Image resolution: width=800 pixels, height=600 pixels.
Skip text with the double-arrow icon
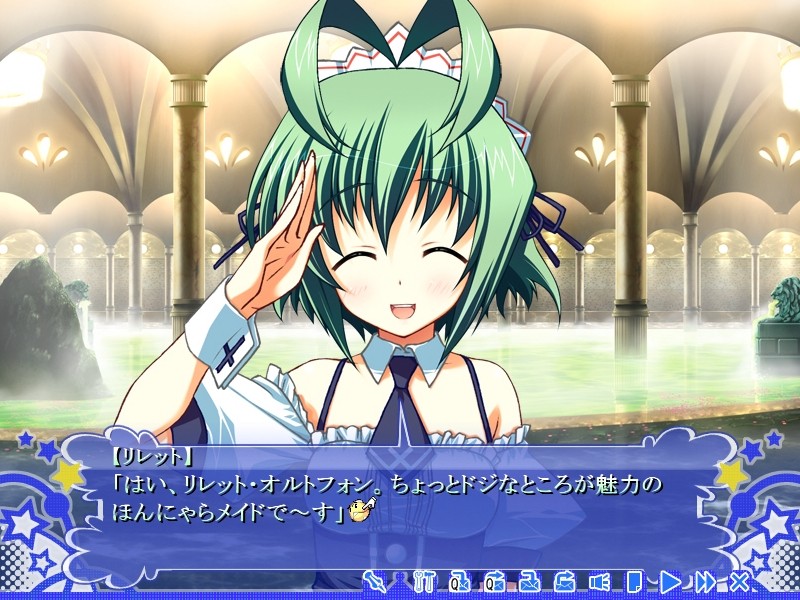click(705, 581)
